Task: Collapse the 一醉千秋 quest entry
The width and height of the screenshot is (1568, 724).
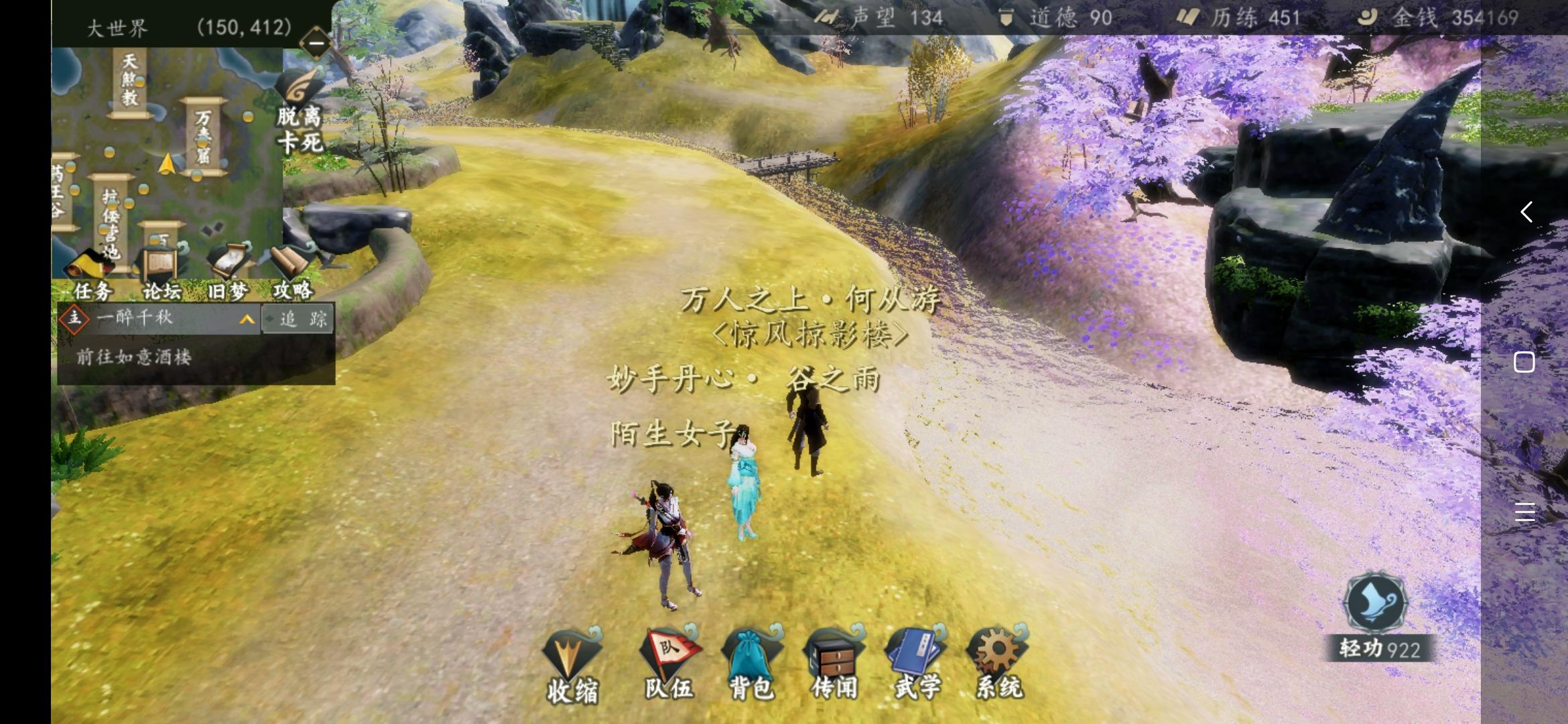Action: tap(245, 319)
